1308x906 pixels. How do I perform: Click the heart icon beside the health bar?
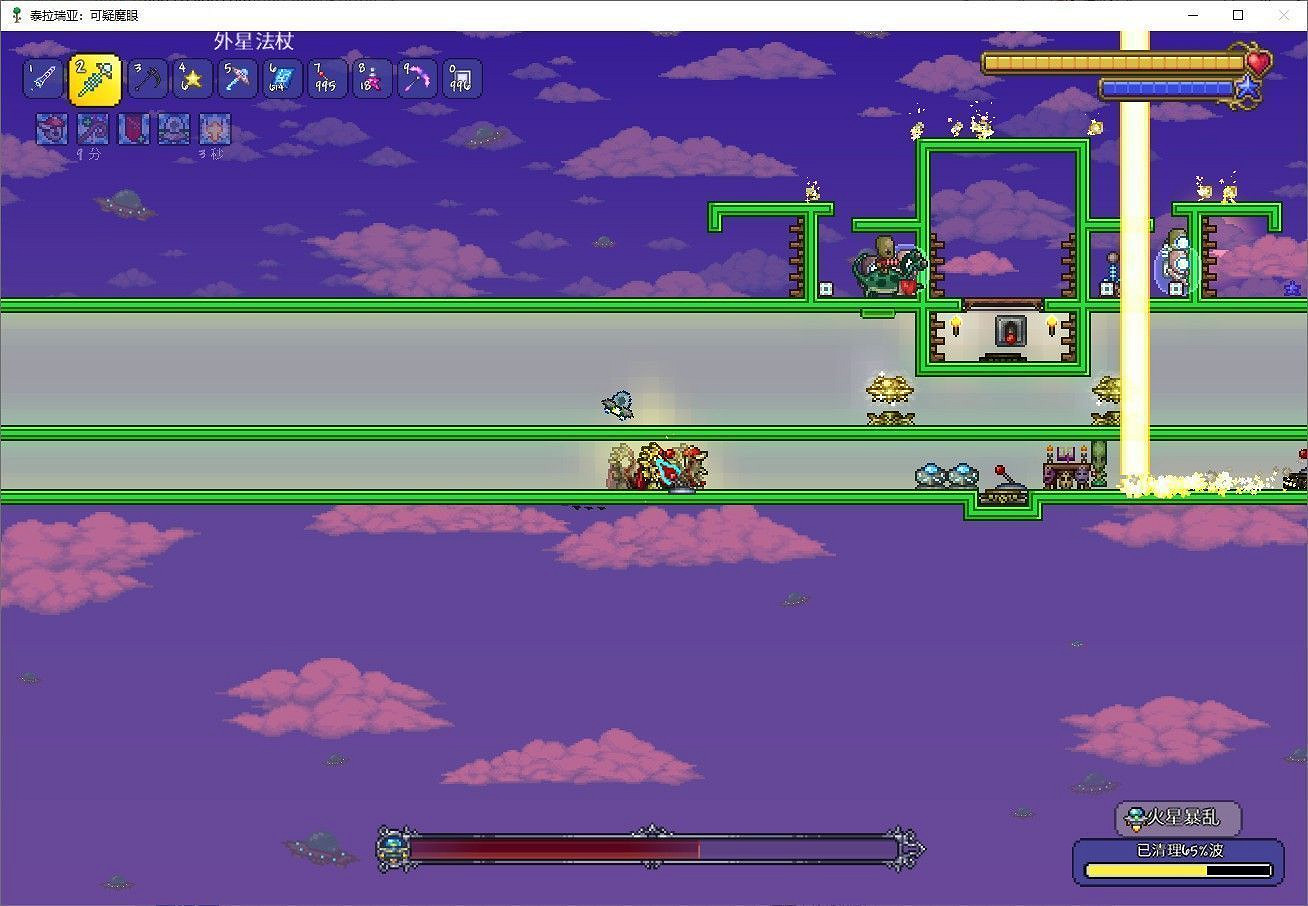[1257, 62]
